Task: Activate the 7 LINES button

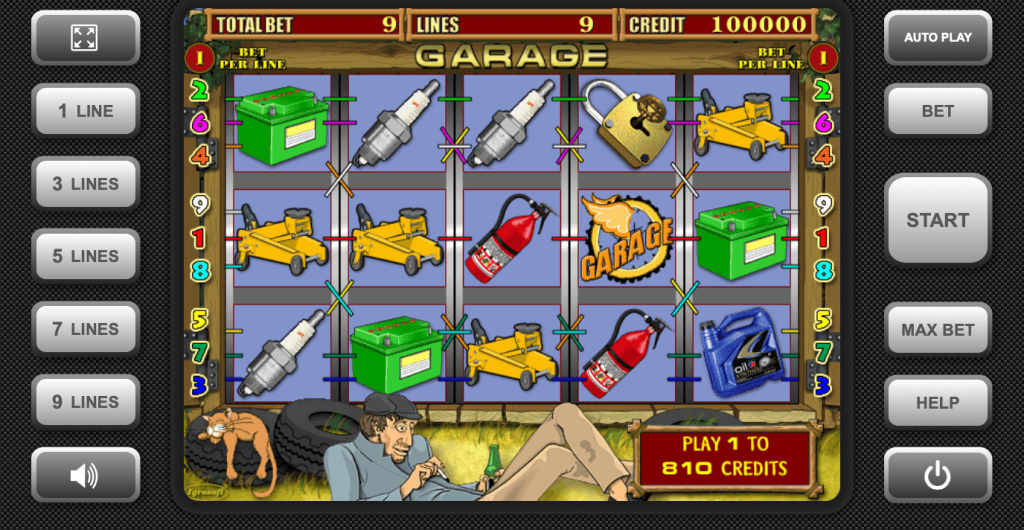Action: pos(85,329)
